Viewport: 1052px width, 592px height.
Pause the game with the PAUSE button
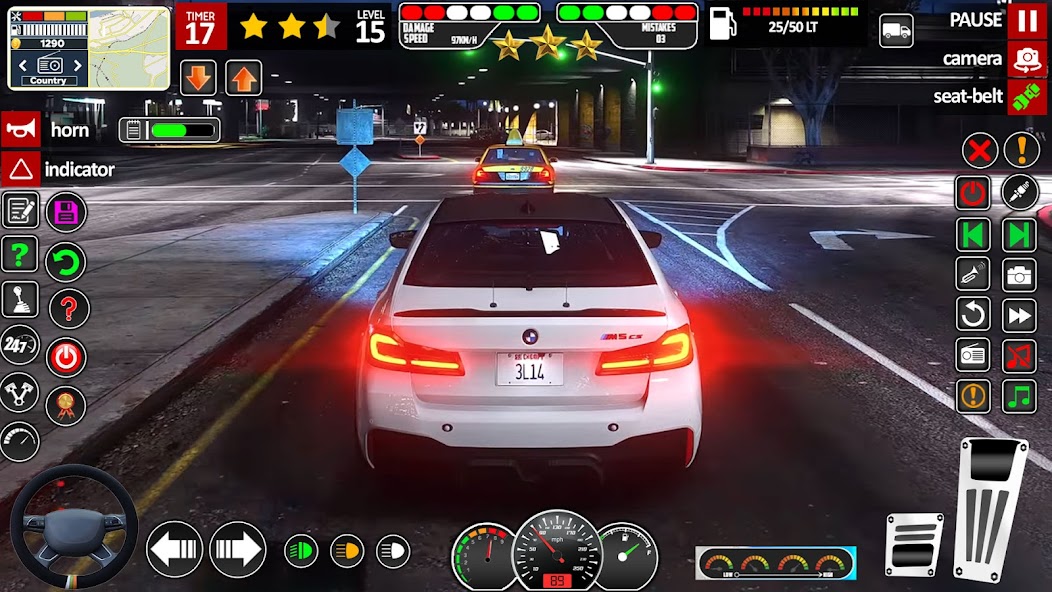1026,20
